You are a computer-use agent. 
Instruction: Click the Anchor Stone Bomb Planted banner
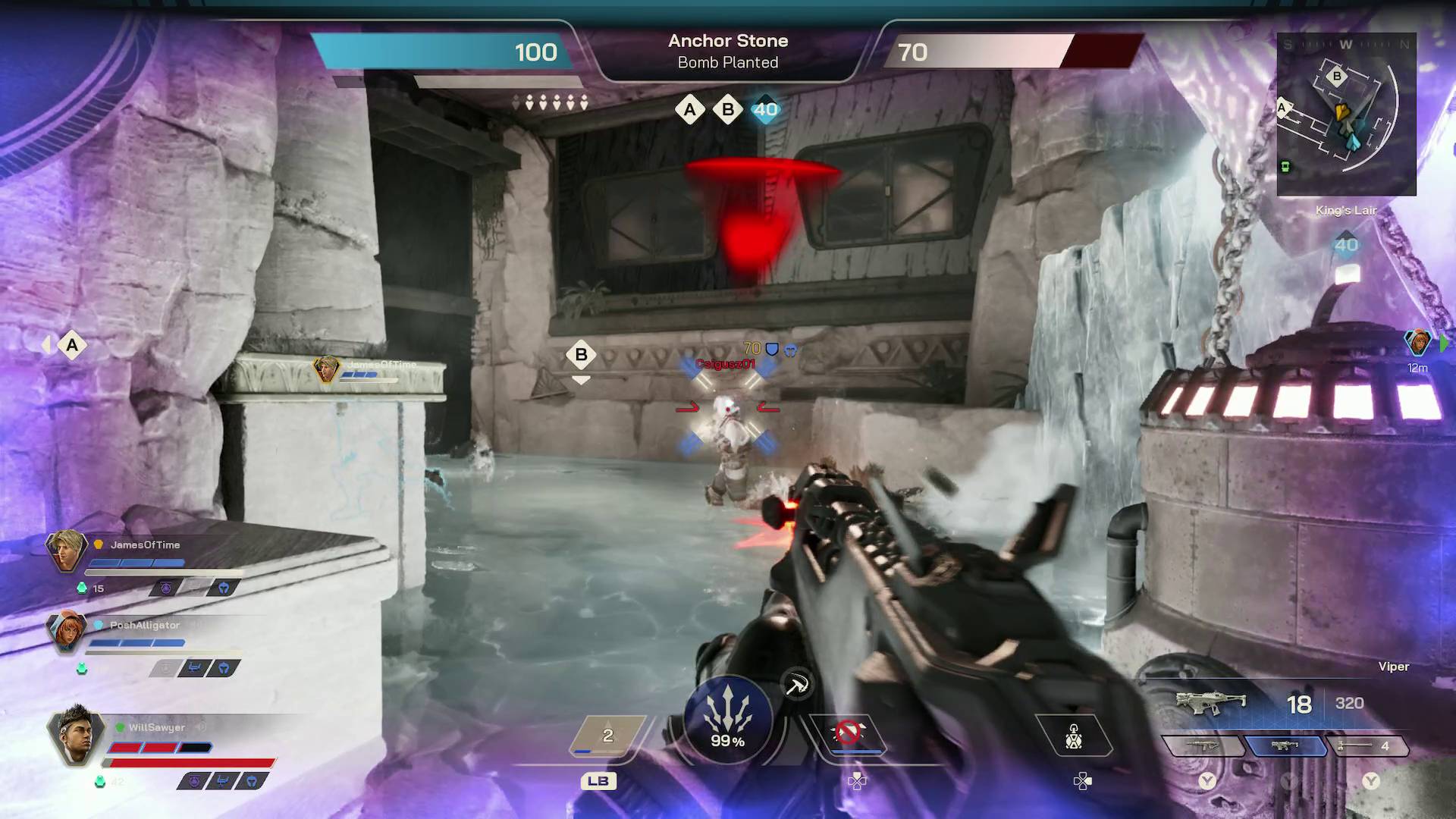(x=727, y=52)
